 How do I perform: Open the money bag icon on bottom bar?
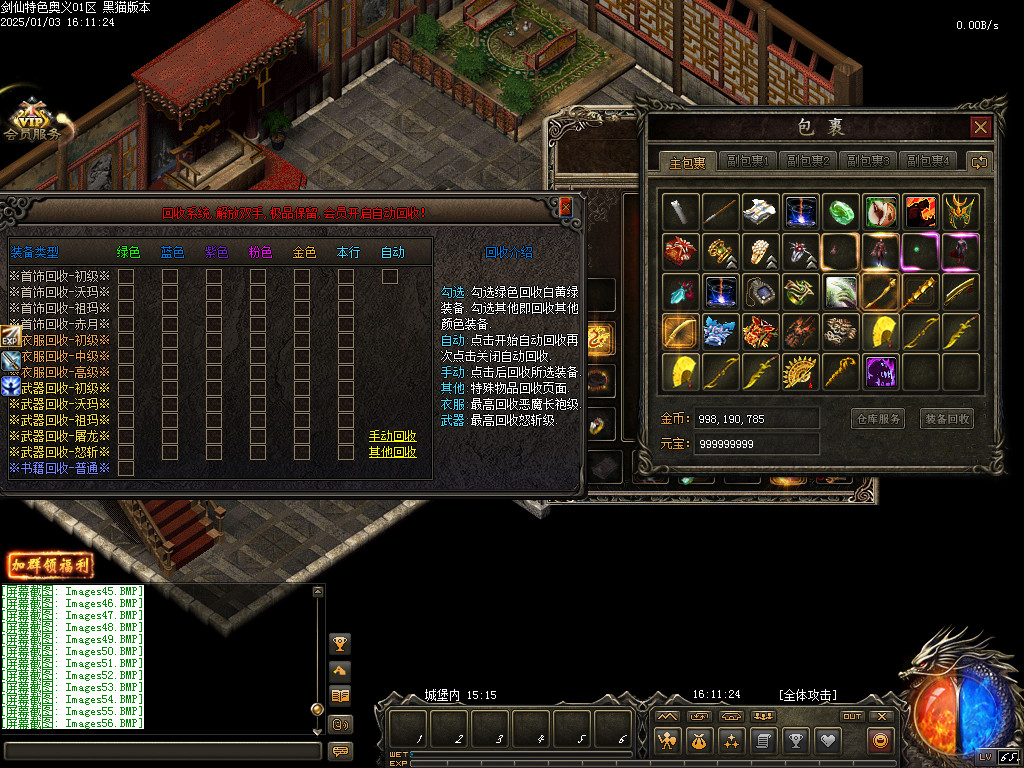point(699,741)
